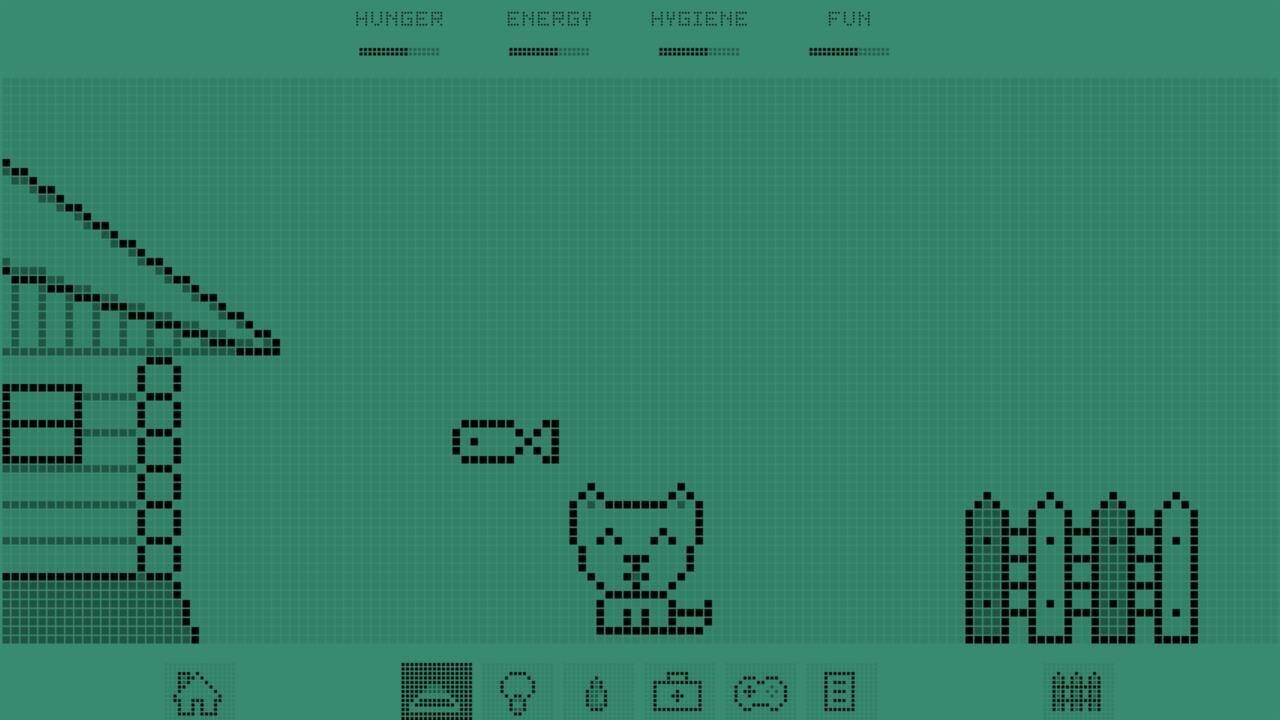Click the fence icon at bottom right
The width and height of the screenshot is (1280, 720).
click(x=1078, y=690)
